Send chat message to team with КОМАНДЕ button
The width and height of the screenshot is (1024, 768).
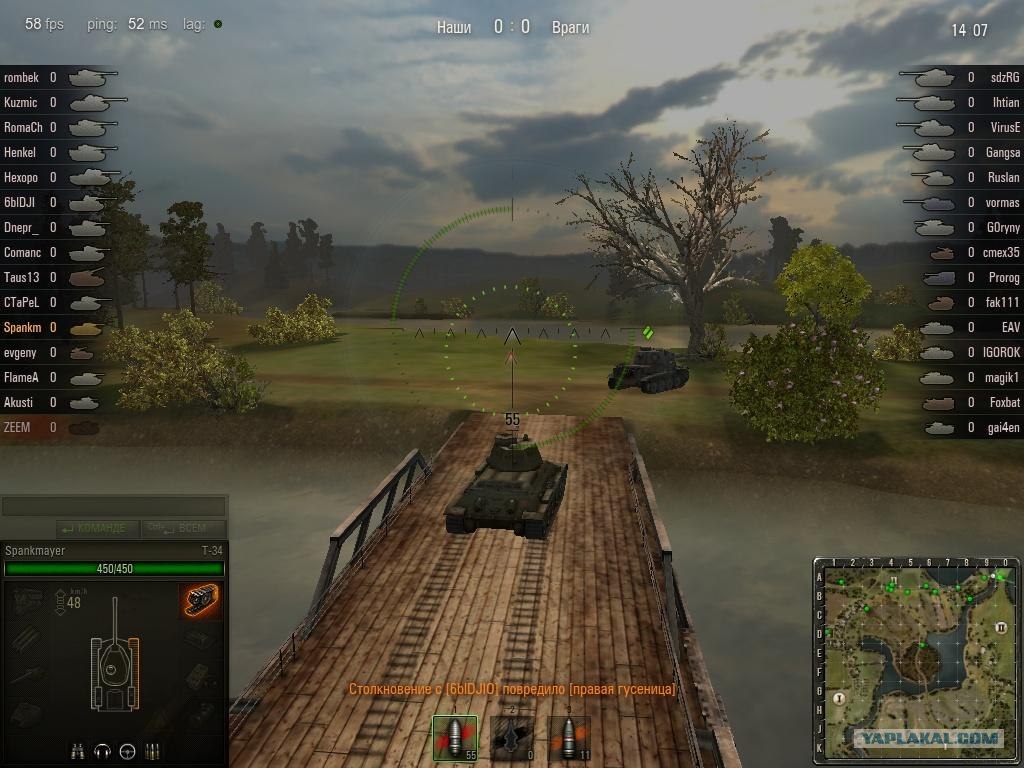93,528
